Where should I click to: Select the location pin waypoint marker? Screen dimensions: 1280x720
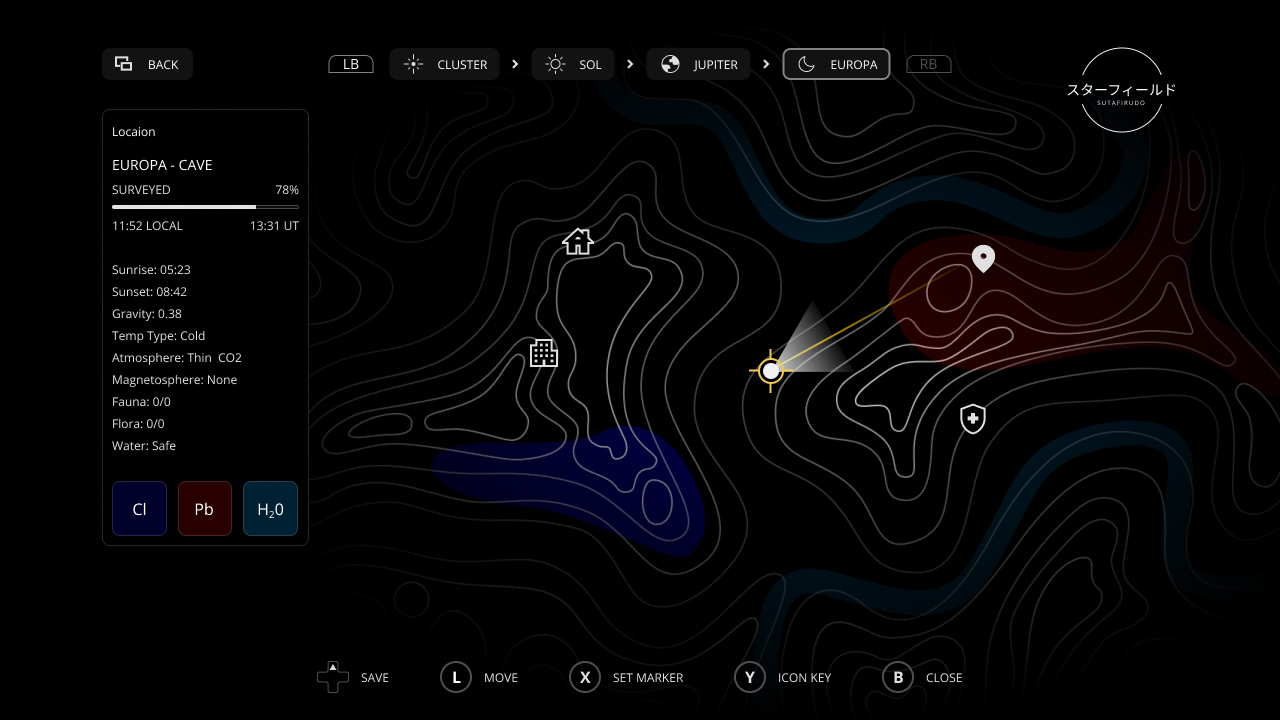tap(984, 258)
